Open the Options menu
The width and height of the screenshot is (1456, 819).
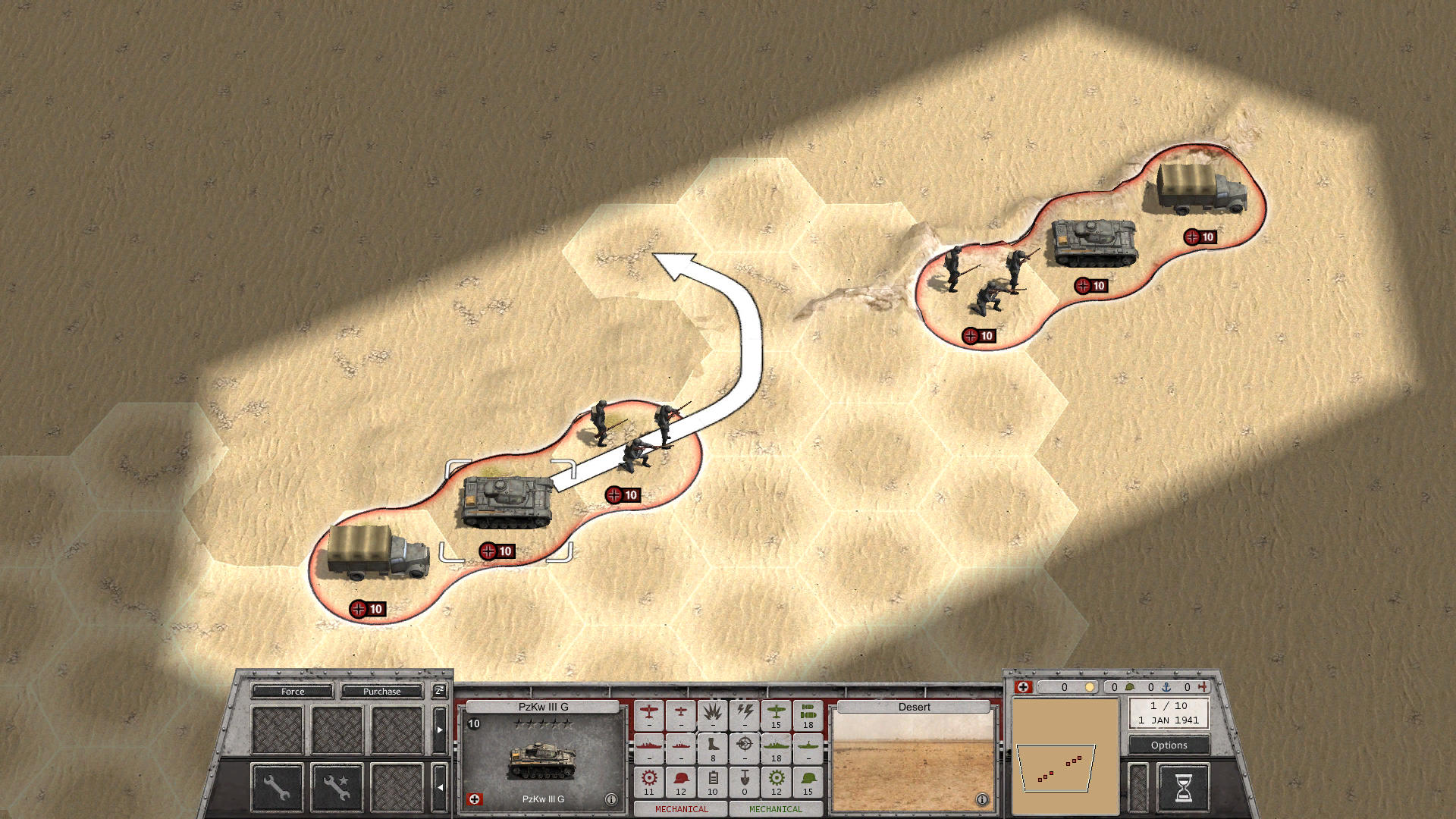(x=1168, y=745)
